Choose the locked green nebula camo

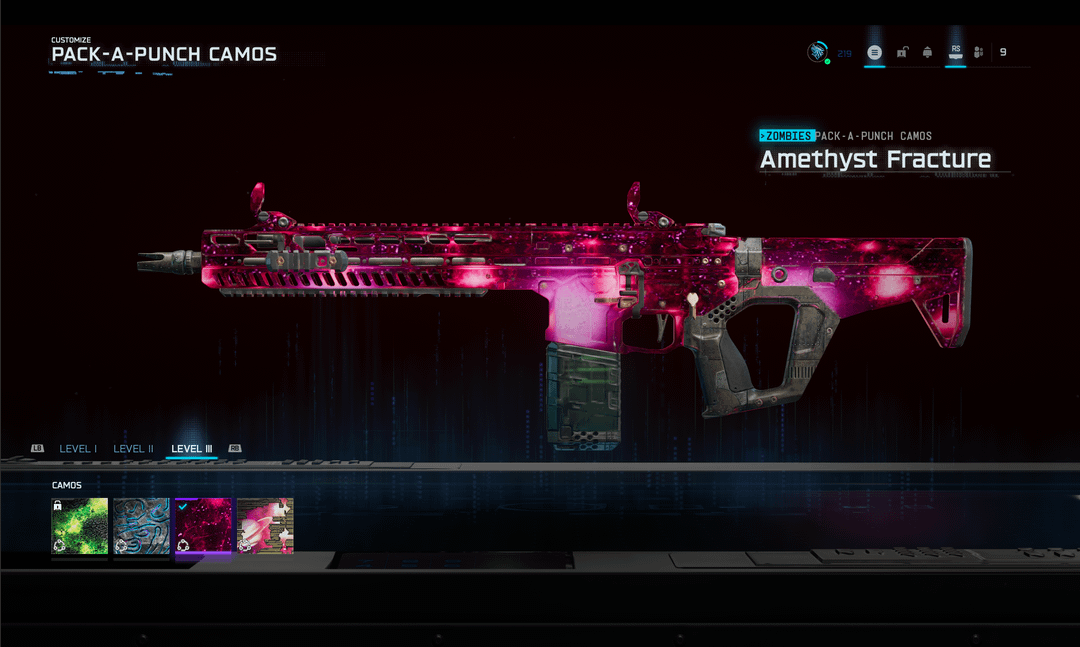coord(80,526)
